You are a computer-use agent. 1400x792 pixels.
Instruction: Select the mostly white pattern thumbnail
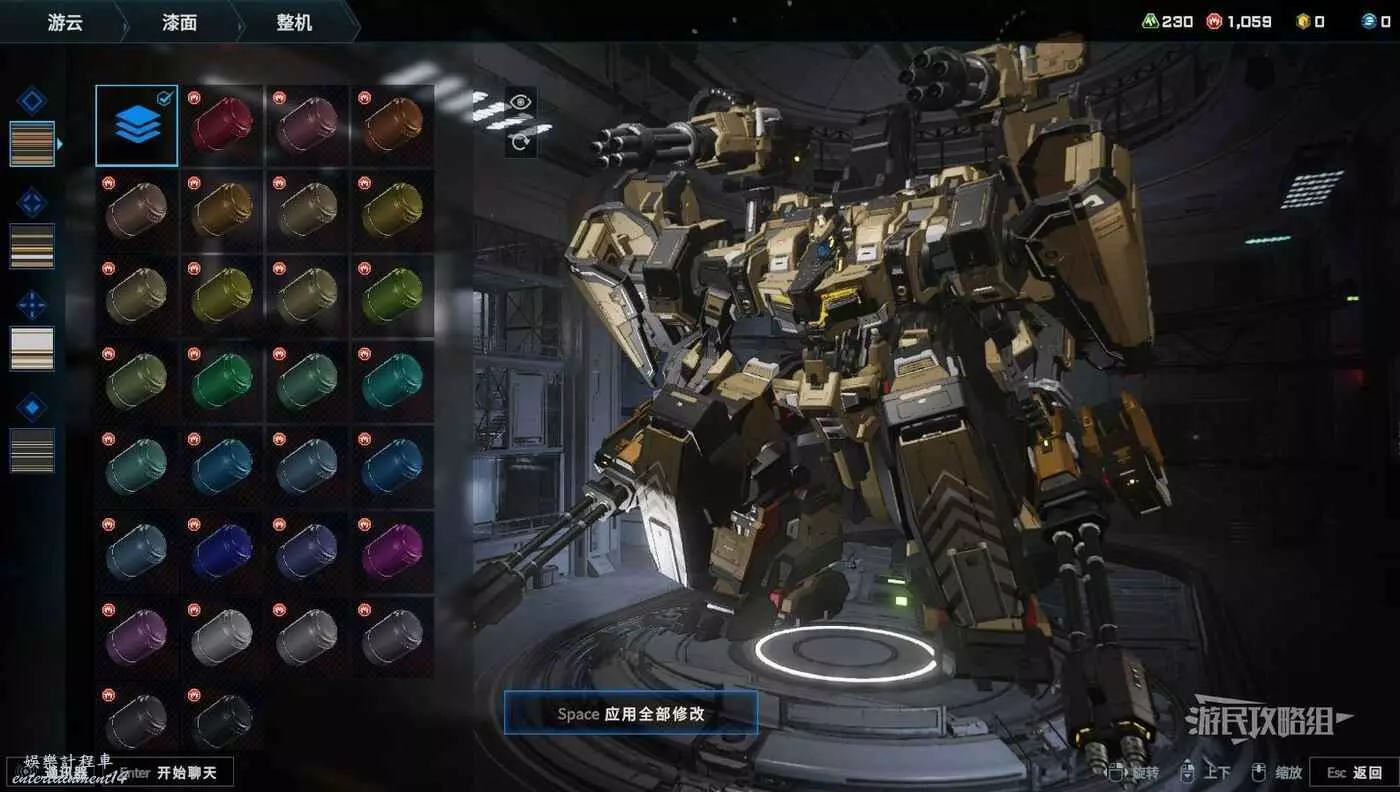[x=32, y=348]
